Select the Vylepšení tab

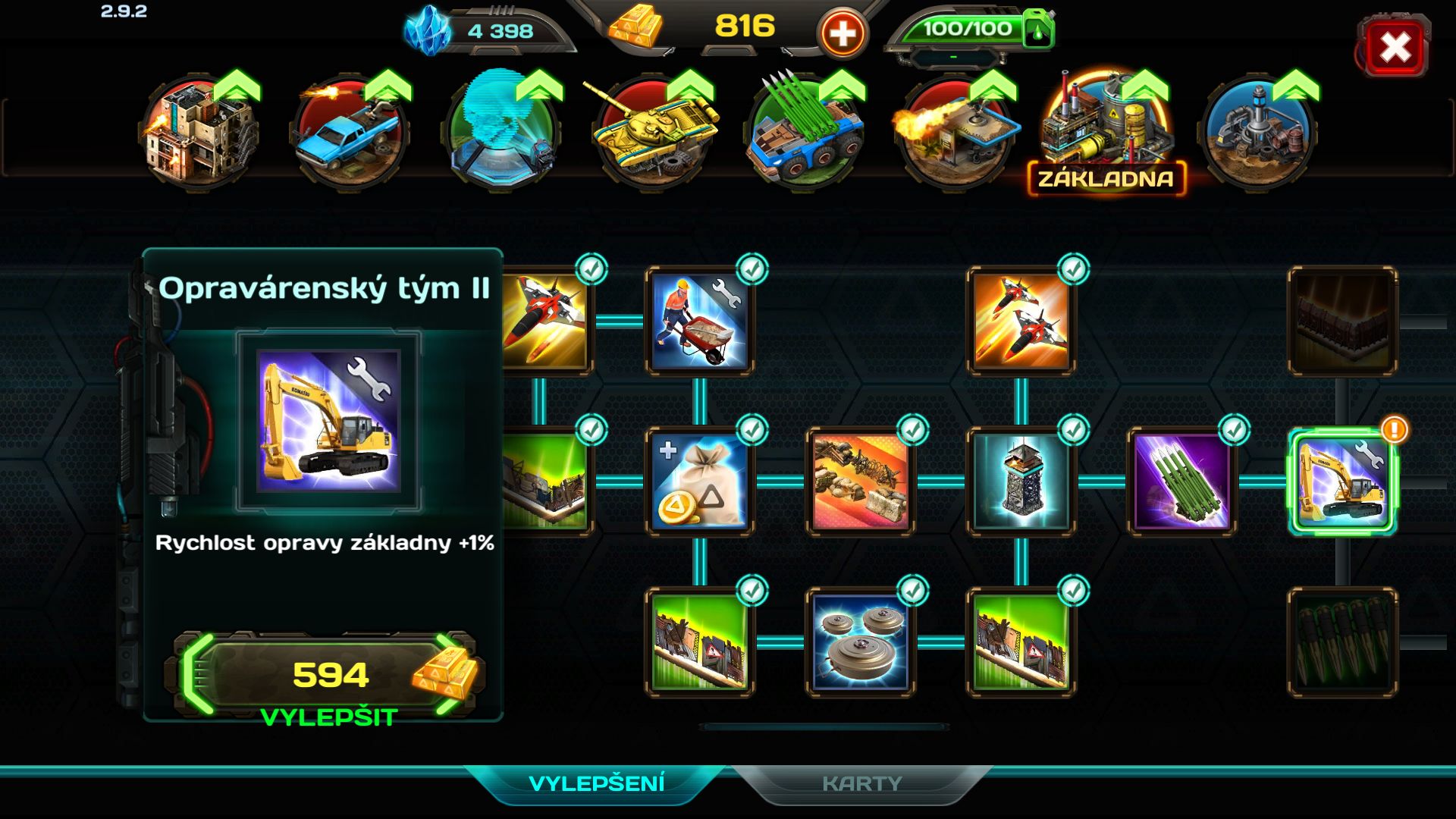[x=596, y=783]
